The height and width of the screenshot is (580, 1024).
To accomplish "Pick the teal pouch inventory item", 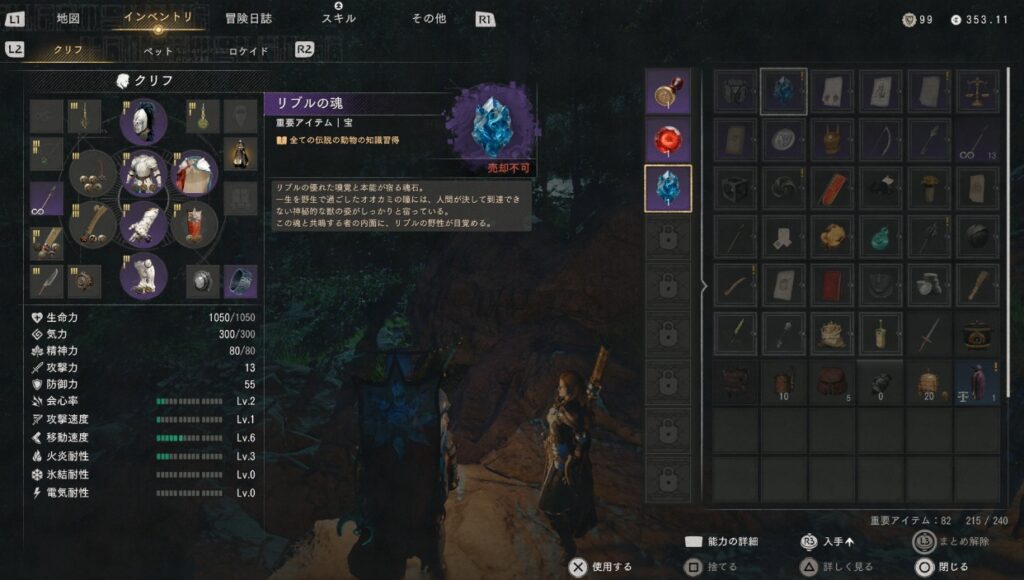I will pos(881,237).
